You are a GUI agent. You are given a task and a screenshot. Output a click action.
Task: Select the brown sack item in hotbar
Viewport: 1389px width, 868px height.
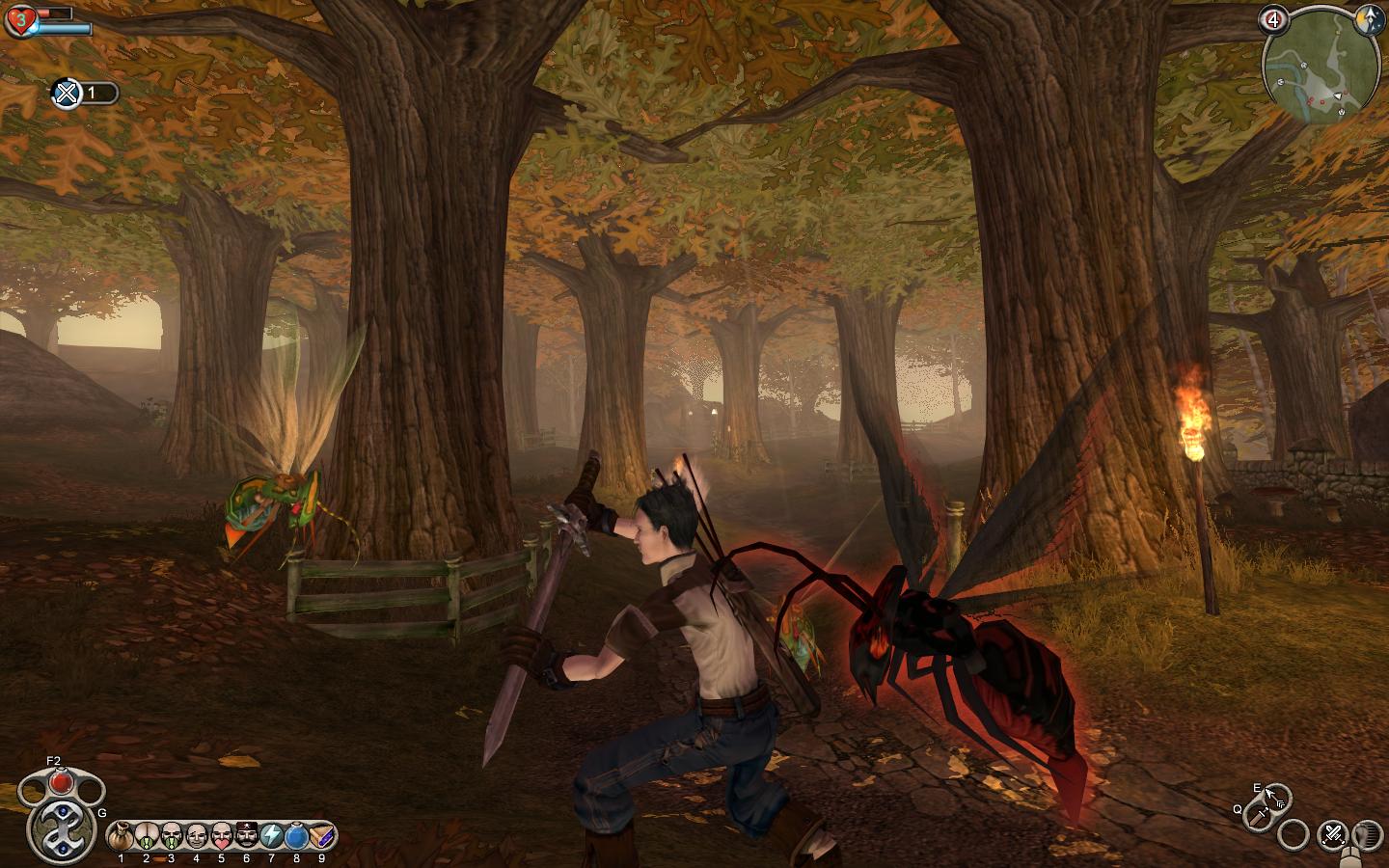pos(121,834)
